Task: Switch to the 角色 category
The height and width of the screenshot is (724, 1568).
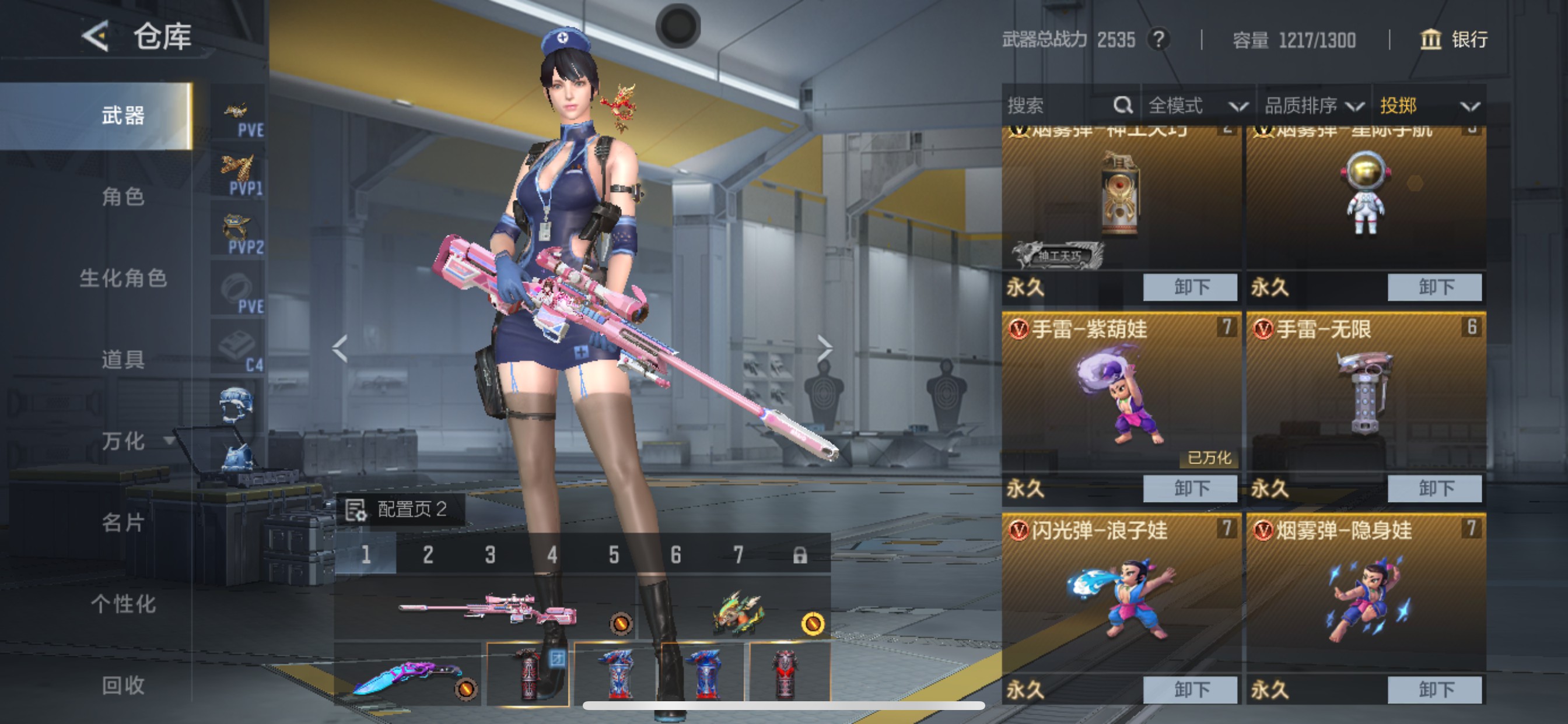Action: 123,196
